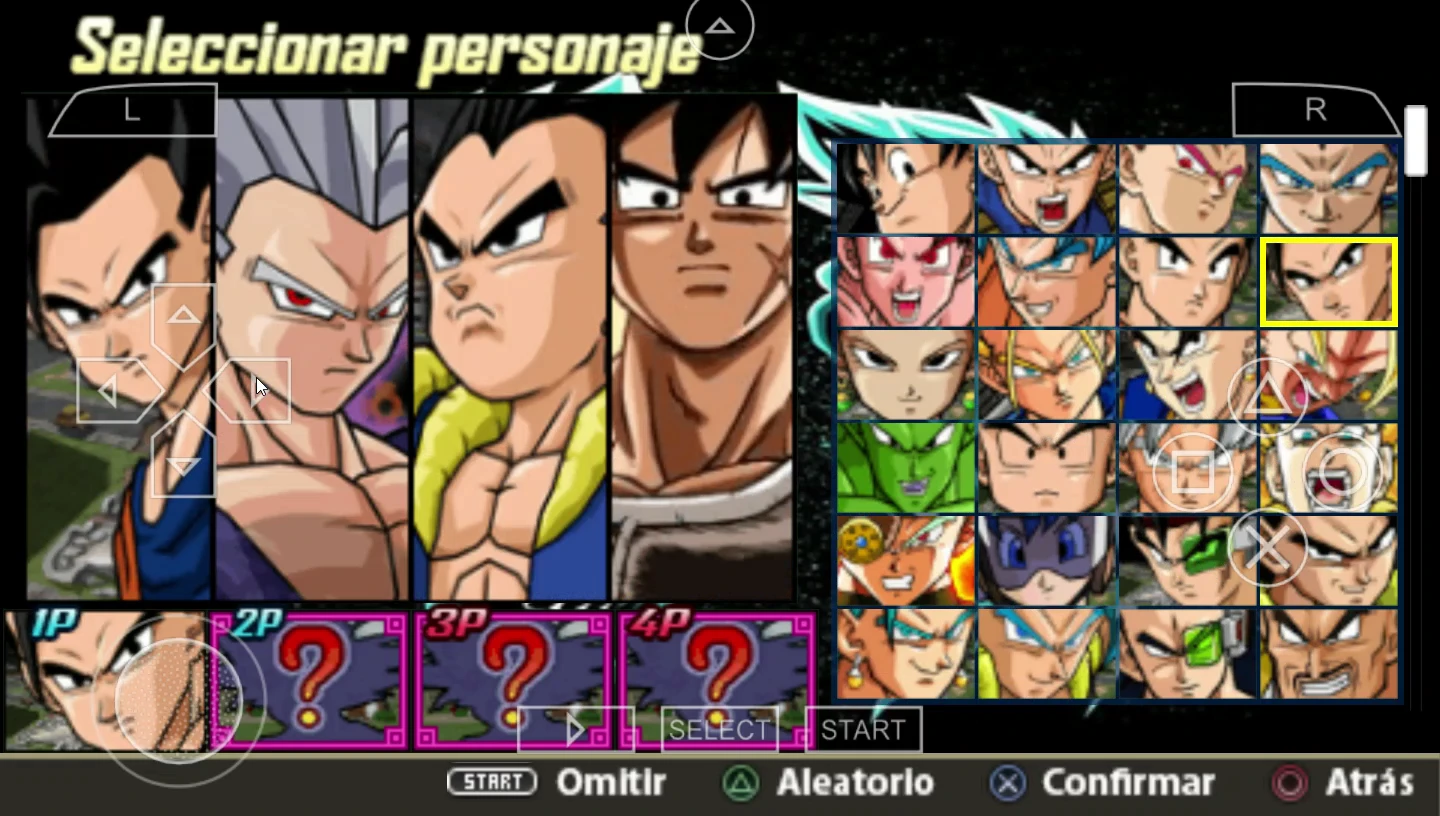Select the masked fighter with blue visor
The height and width of the screenshot is (816, 1440).
[x=1046, y=560]
